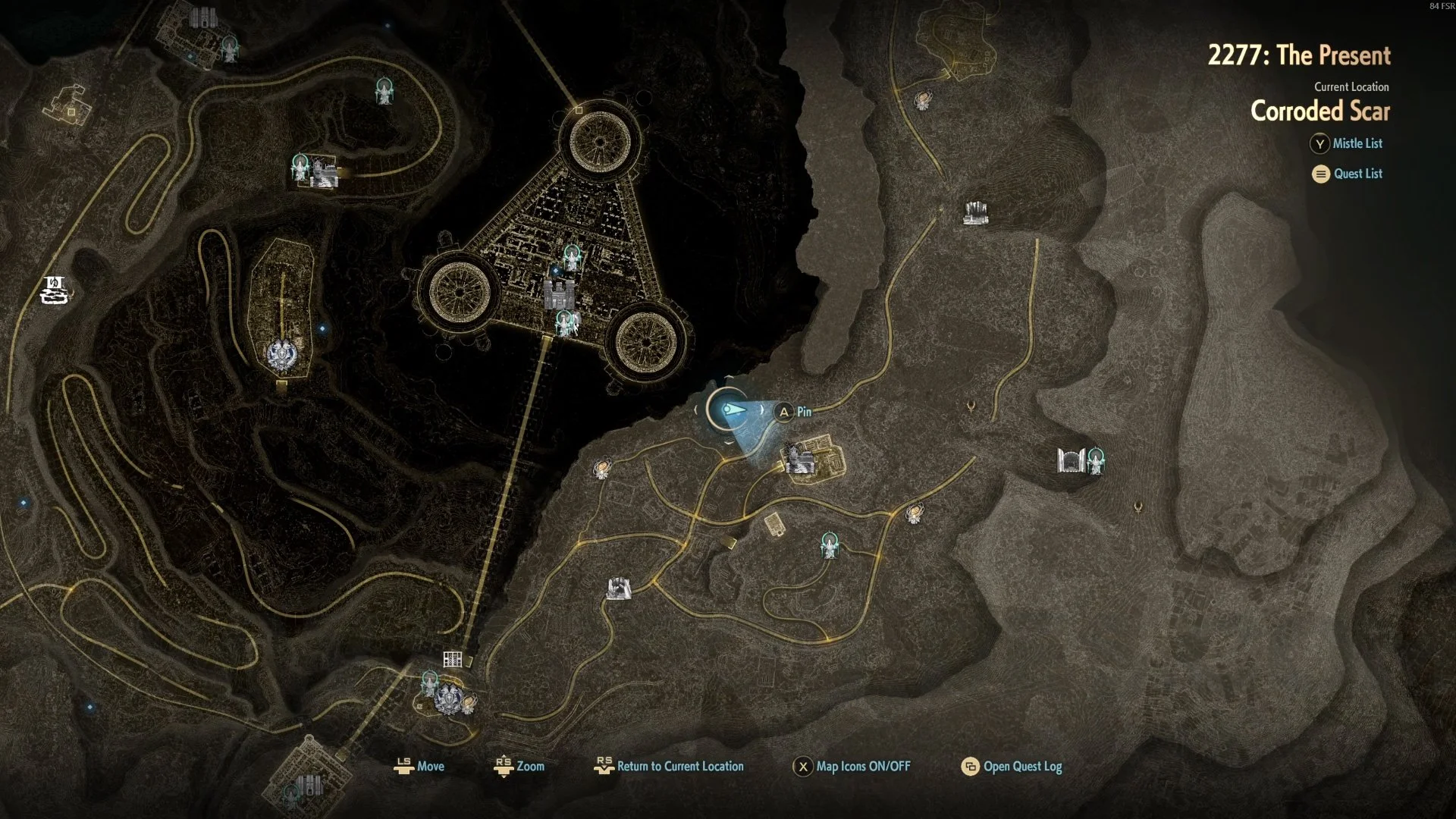Select the white pillar ruins map marker
1456x819 pixels.
click(x=975, y=212)
